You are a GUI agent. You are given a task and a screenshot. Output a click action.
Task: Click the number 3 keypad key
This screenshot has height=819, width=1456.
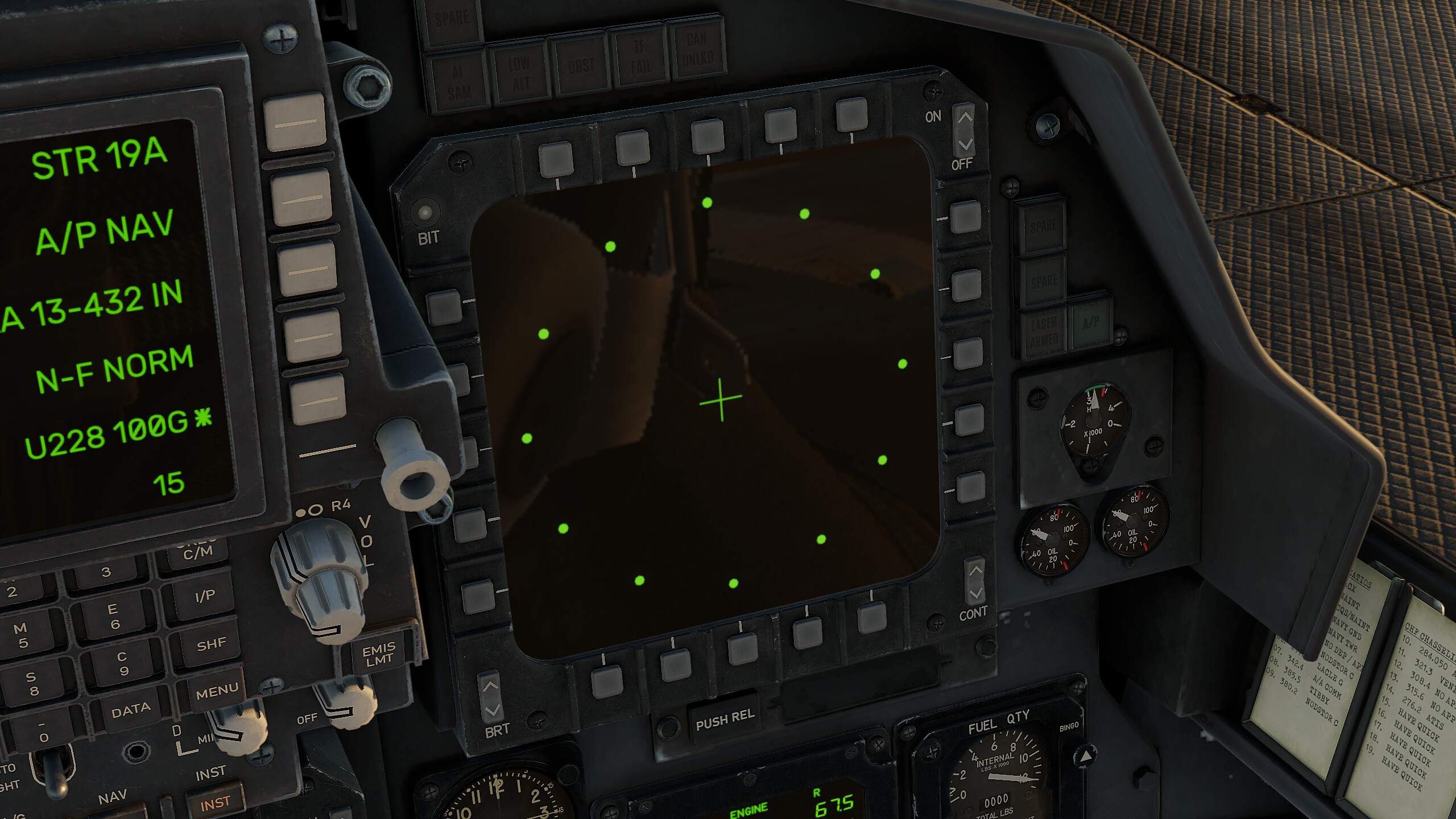[106, 572]
